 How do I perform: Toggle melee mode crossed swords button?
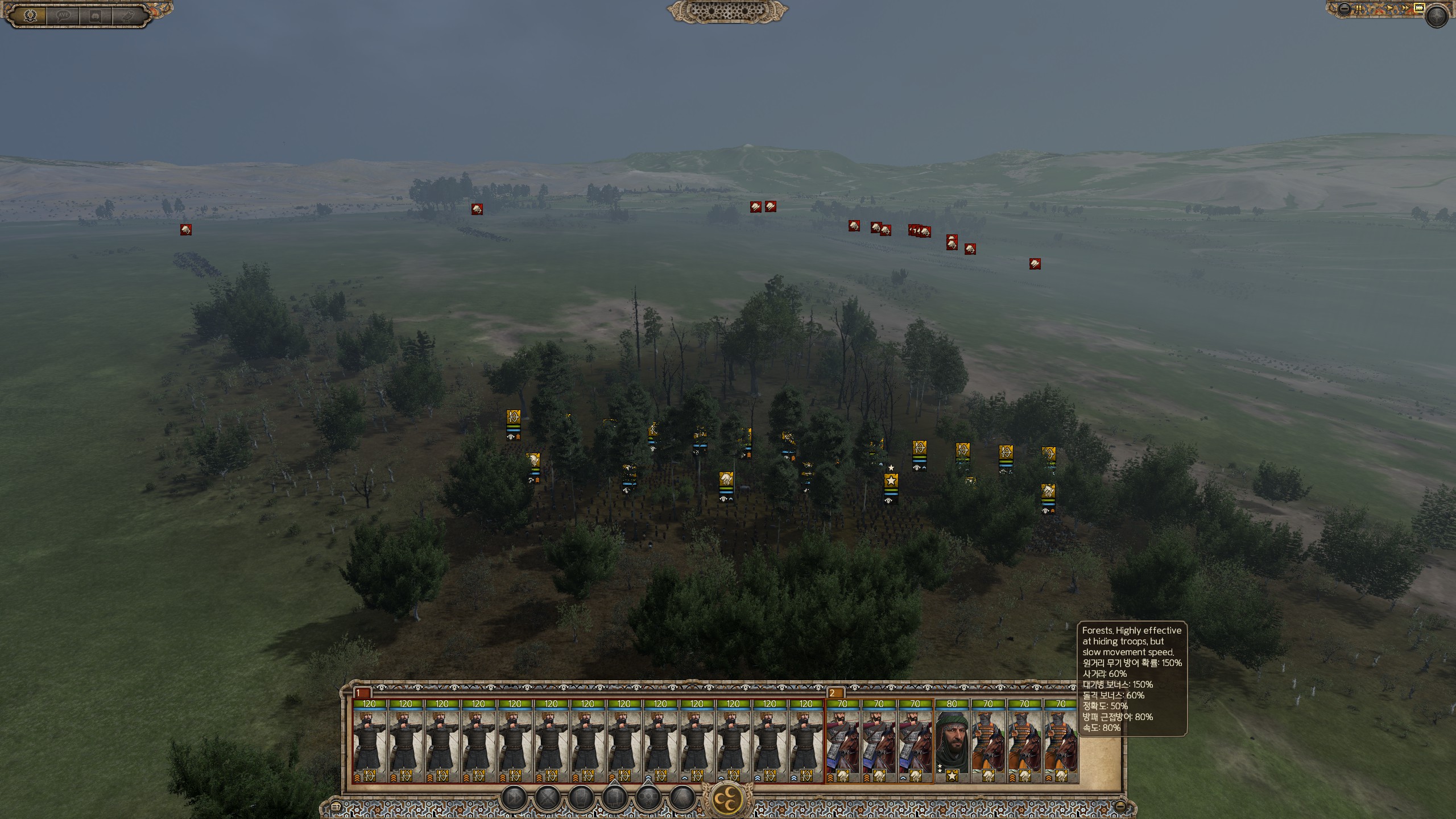click(547, 798)
